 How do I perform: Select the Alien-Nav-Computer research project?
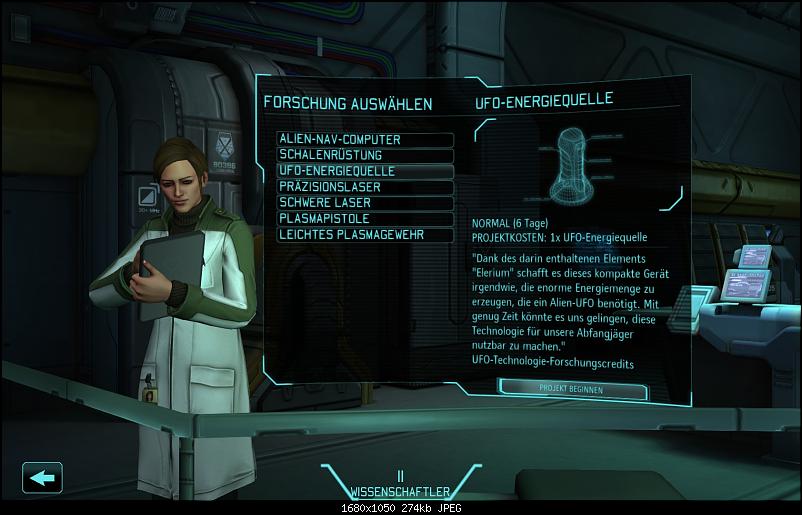366,140
